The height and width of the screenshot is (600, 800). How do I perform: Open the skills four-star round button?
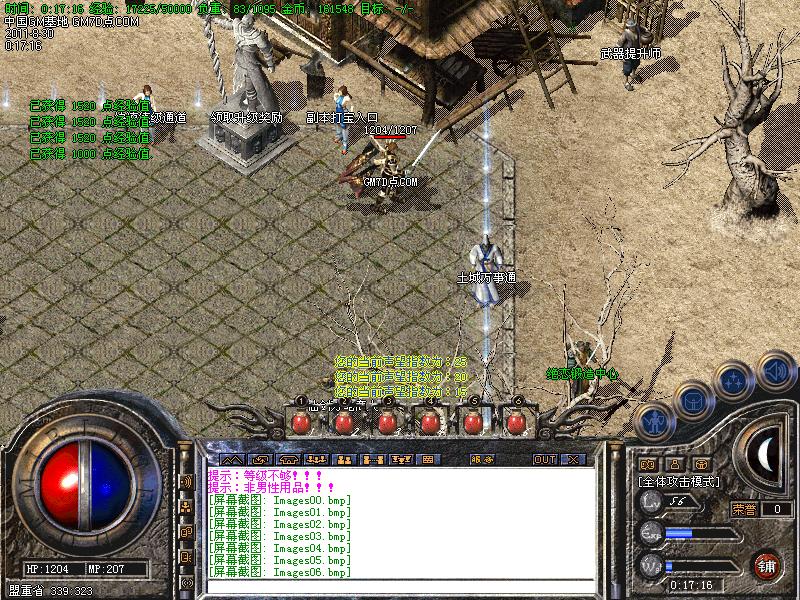point(734,381)
